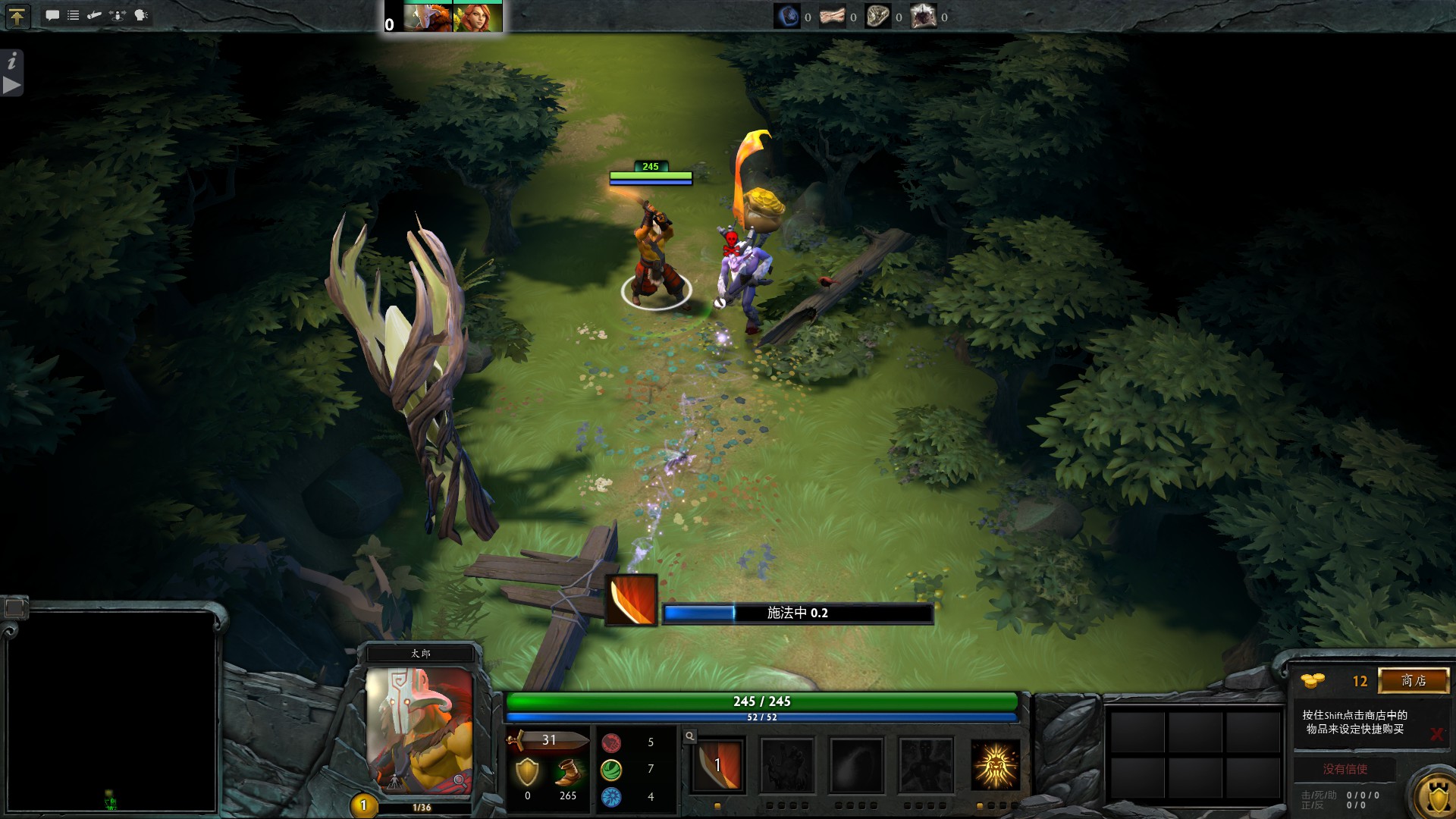Click on the minimap
Viewport: 1456px width, 819px height.
coord(111,711)
